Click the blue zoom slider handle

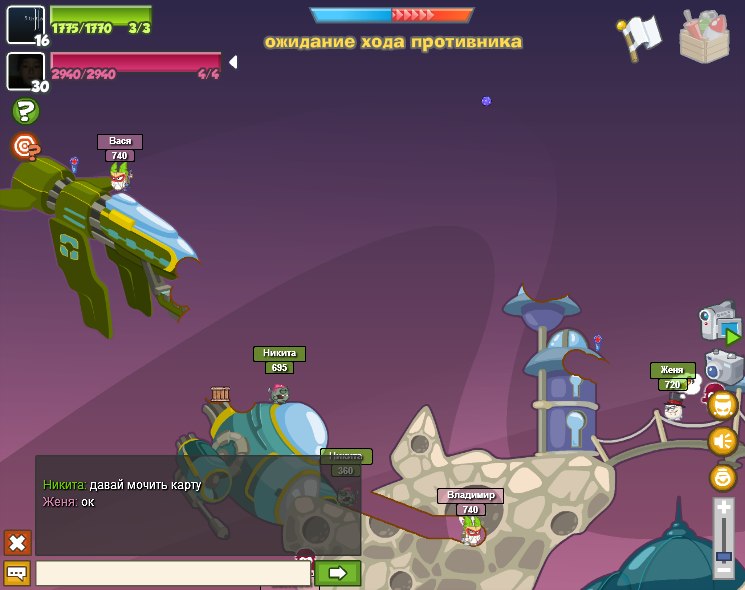pyautogui.click(x=723, y=555)
